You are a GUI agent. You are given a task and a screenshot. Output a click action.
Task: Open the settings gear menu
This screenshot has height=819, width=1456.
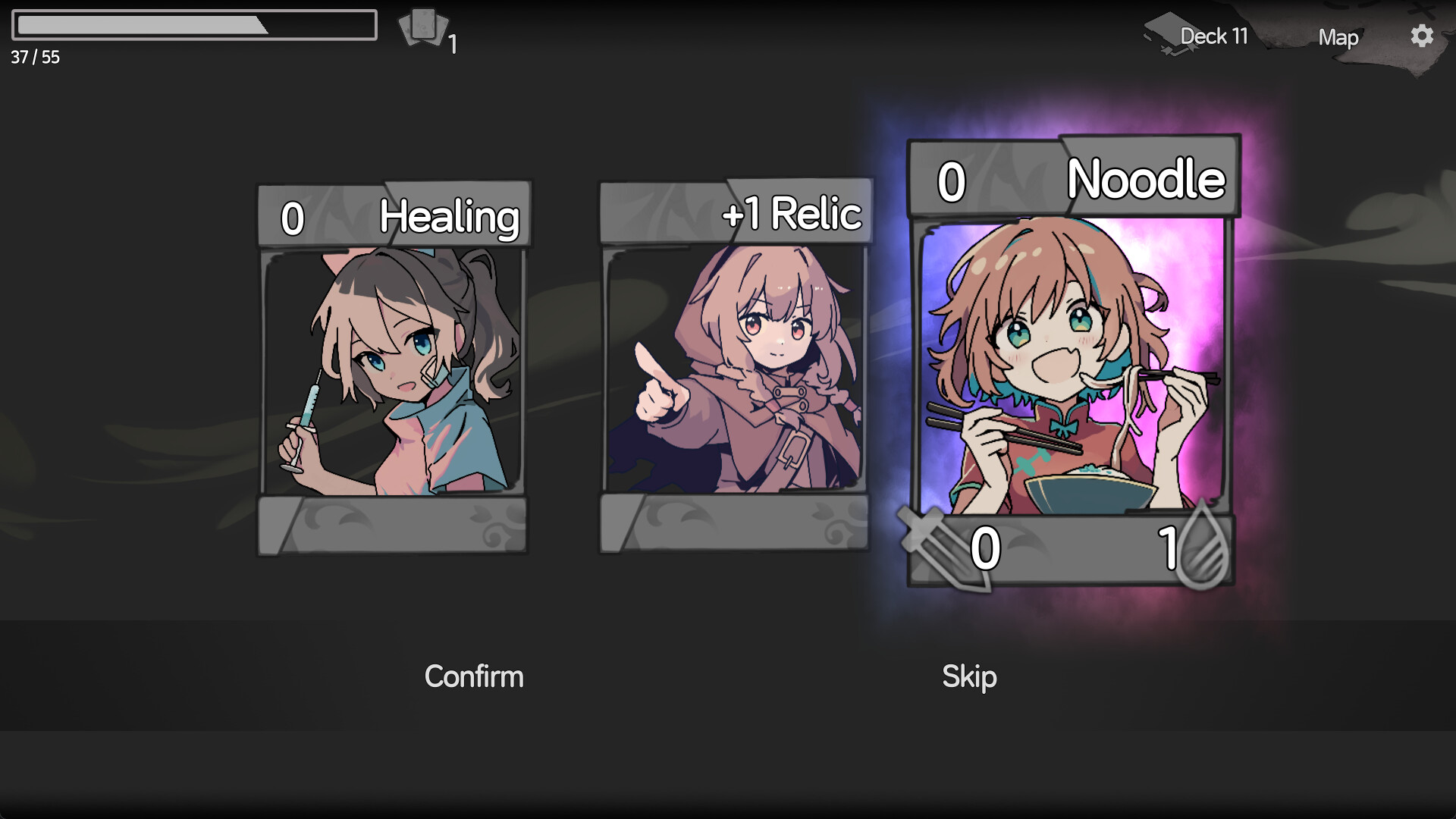tap(1422, 35)
